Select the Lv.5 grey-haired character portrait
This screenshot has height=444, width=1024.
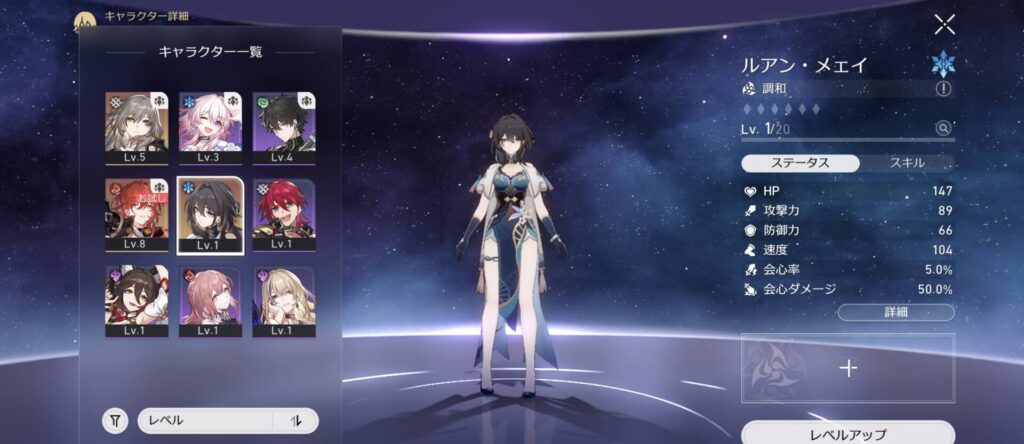pos(136,127)
